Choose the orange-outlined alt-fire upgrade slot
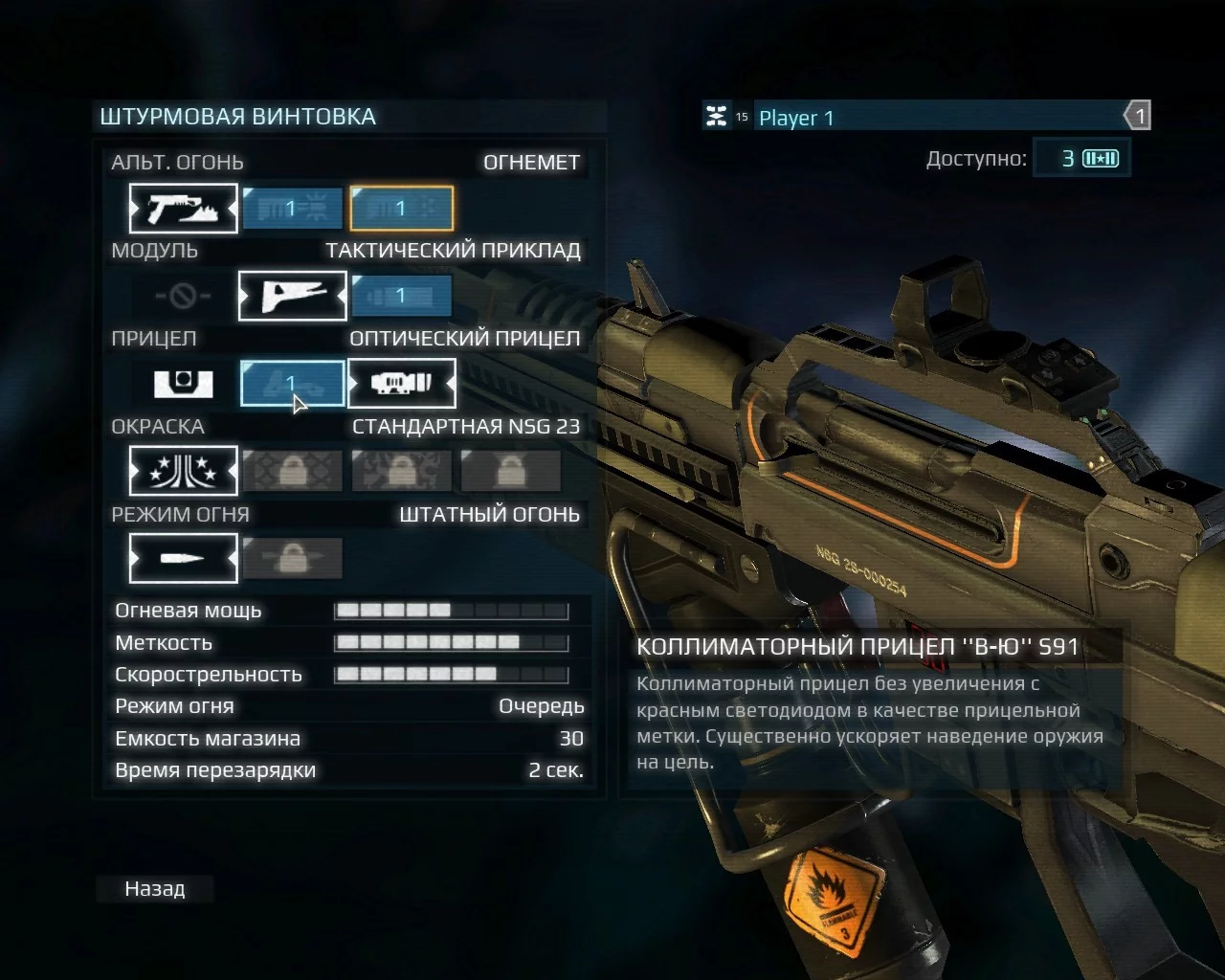The image size is (1225, 980). (402, 208)
